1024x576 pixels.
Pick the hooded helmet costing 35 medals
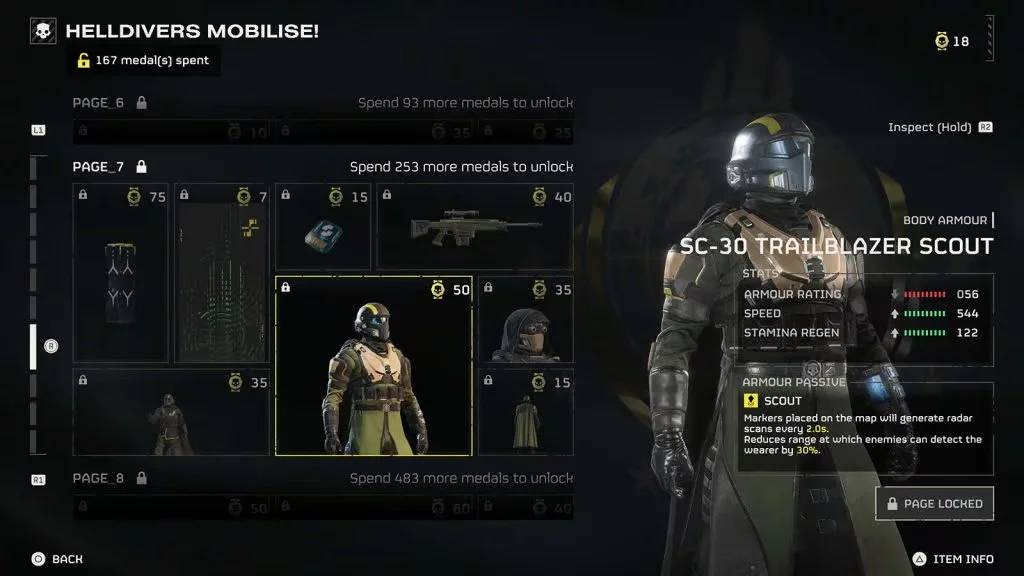[x=526, y=320]
